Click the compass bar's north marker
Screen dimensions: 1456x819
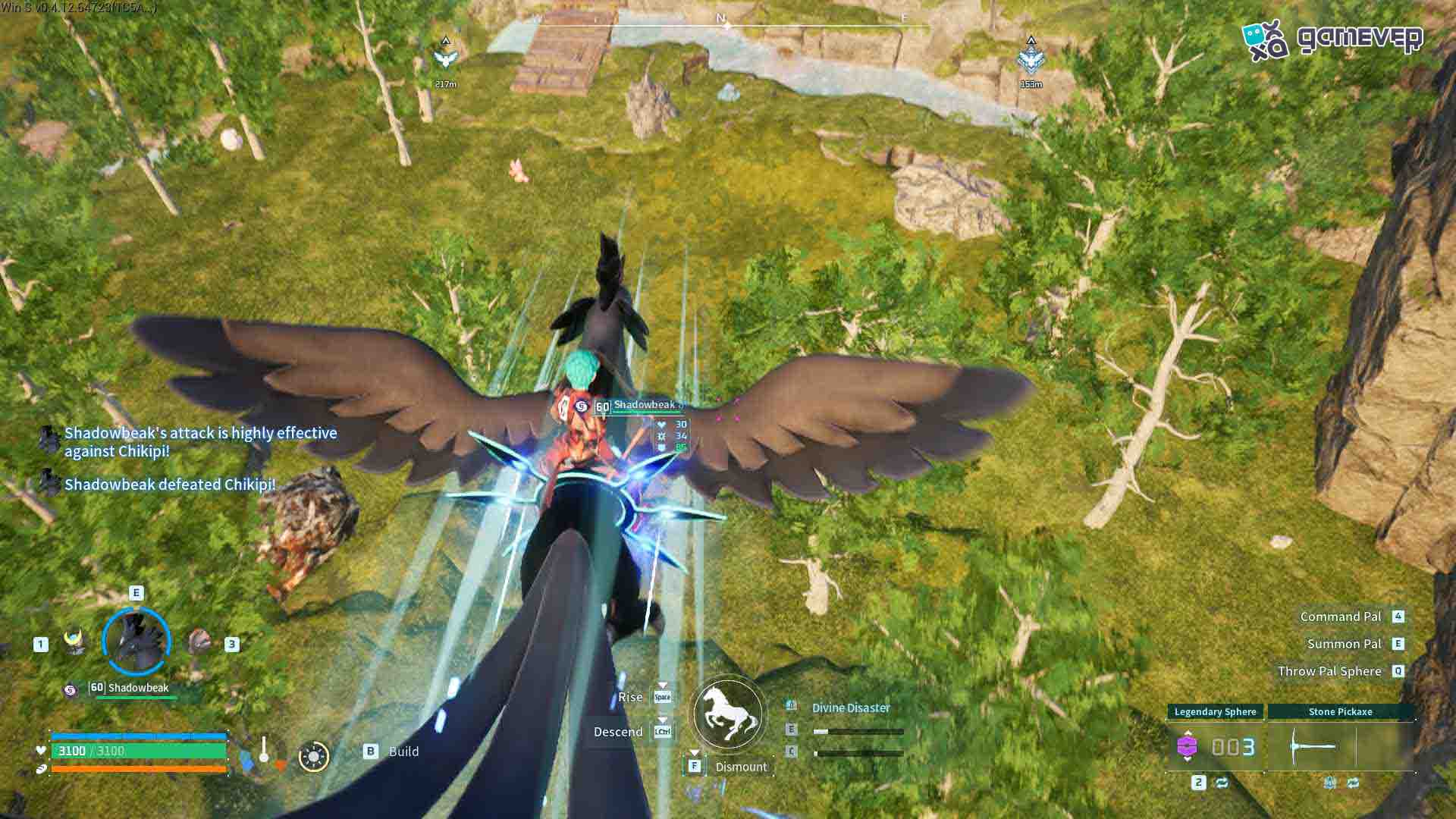[721, 18]
